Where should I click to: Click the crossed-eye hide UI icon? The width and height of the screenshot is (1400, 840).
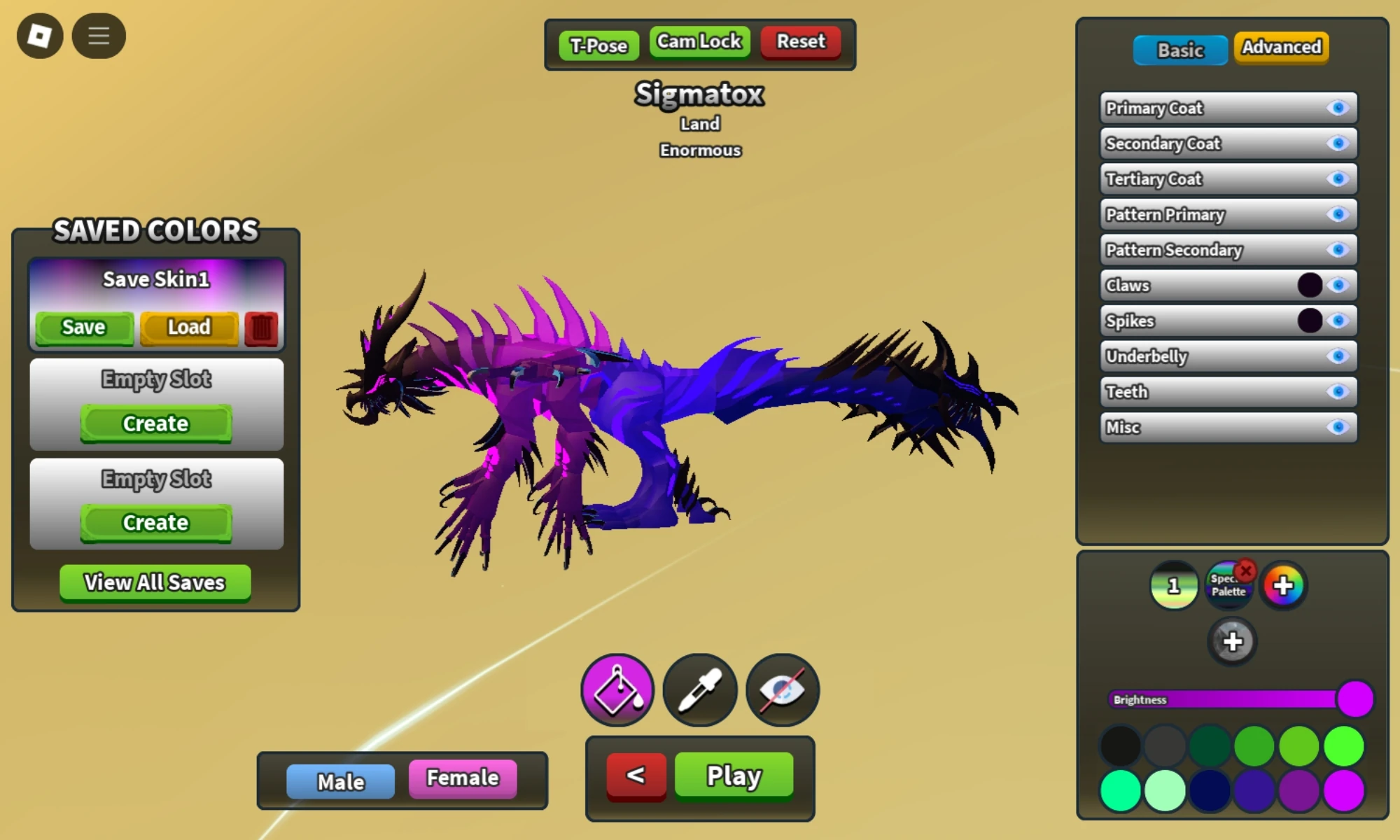pyautogui.click(x=782, y=689)
